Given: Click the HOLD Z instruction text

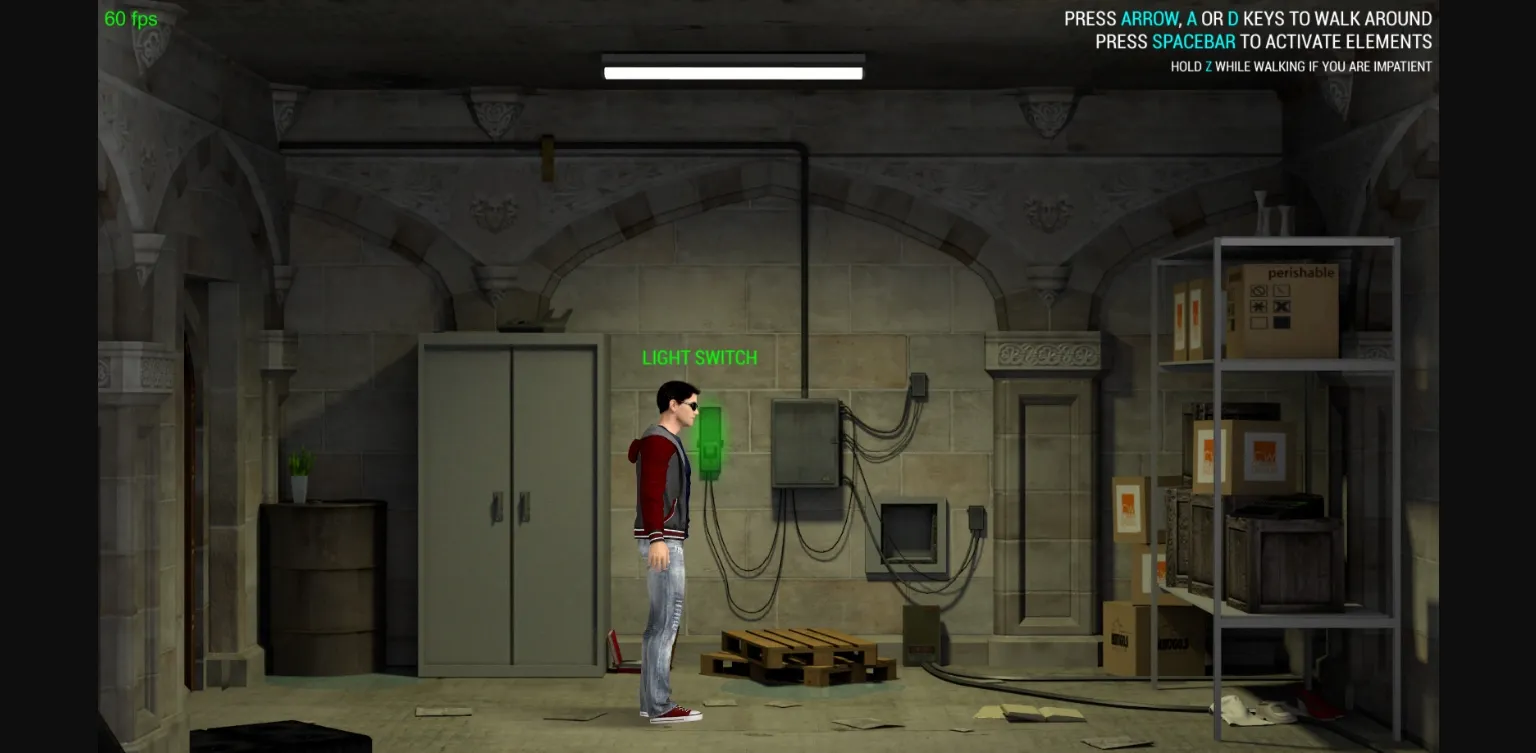Looking at the screenshot, I should click(x=1300, y=66).
